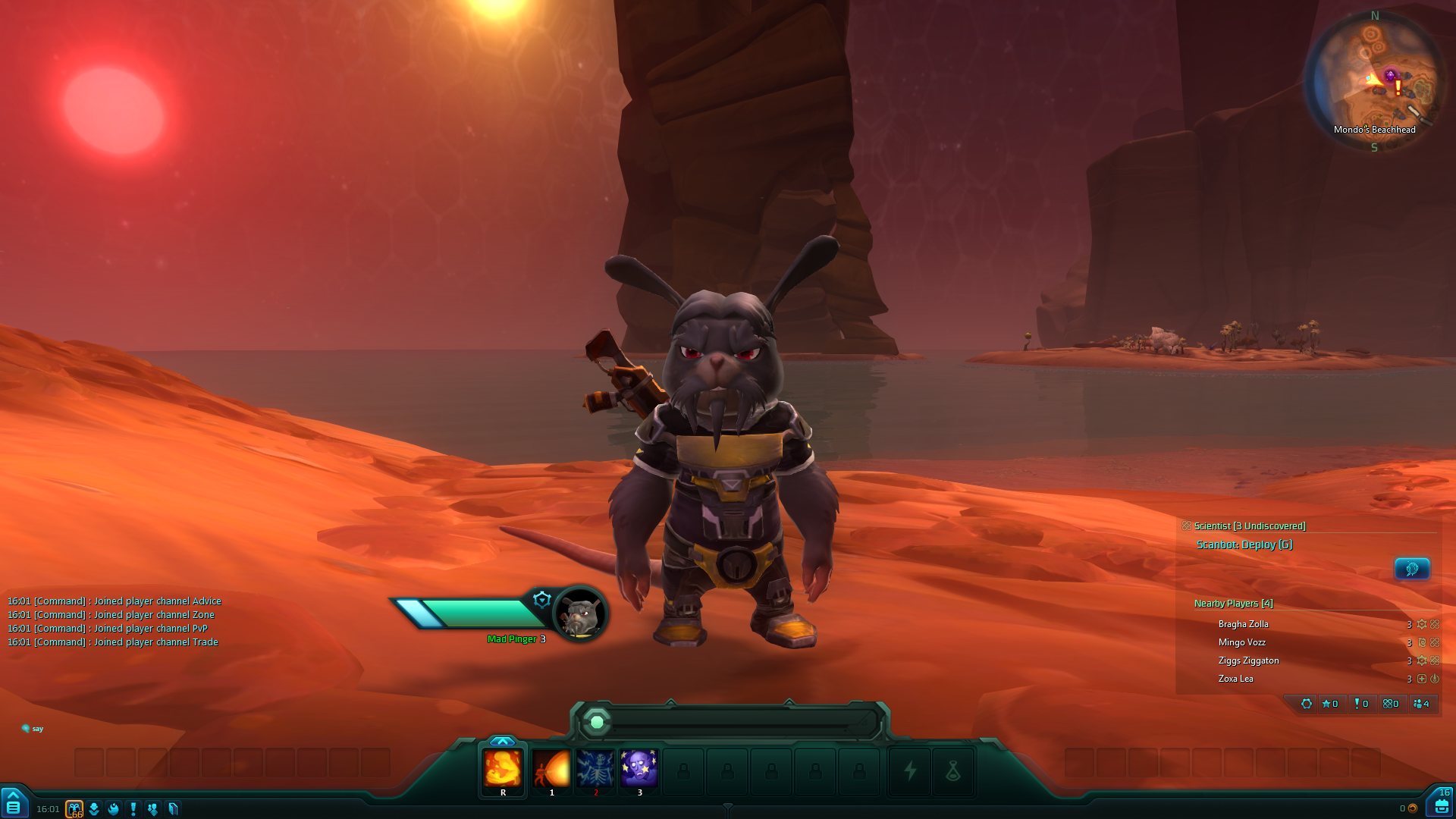Select the potion flask slot
Viewport: 1456px width, 819px height.
pyautogui.click(x=953, y=771)
